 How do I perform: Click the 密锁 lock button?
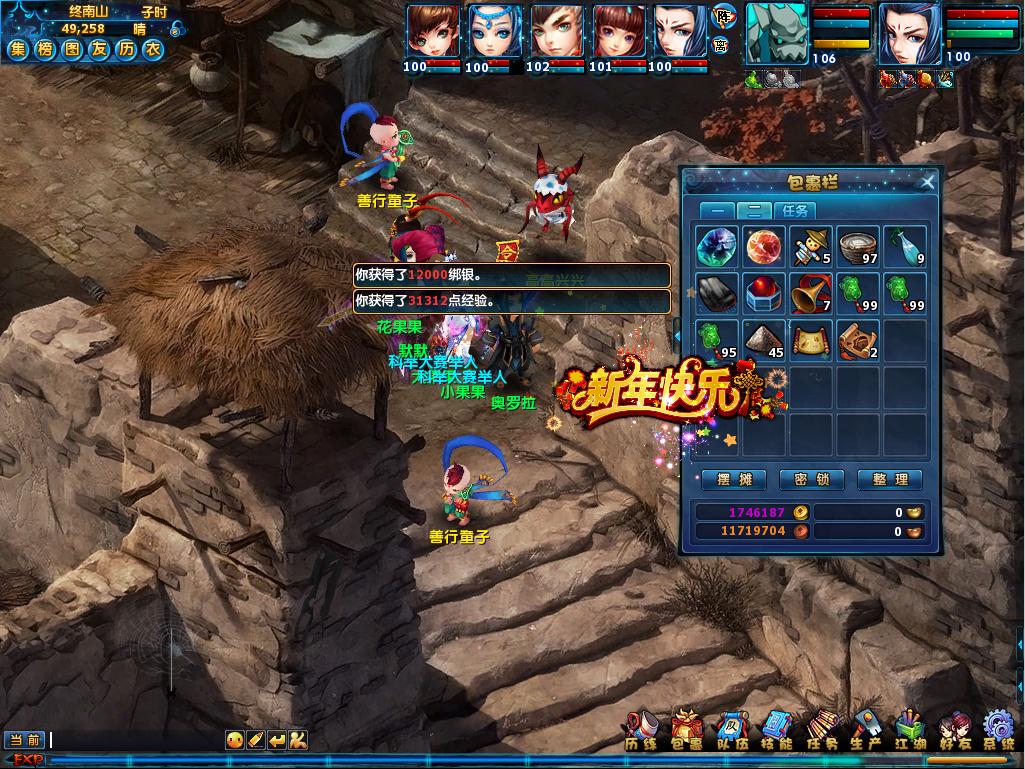pos(811,480)
